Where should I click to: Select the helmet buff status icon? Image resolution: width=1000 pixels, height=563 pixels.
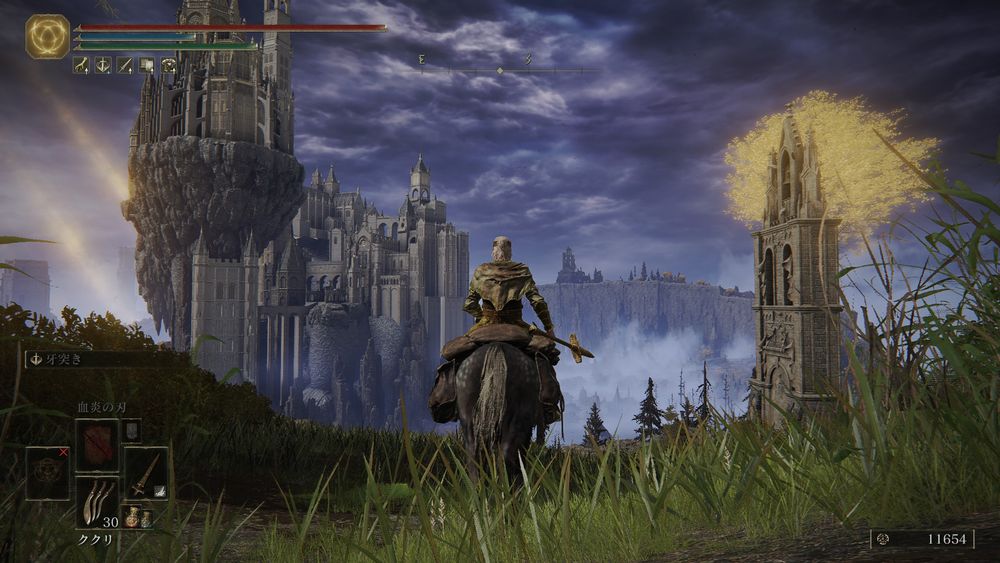(169, 65)
